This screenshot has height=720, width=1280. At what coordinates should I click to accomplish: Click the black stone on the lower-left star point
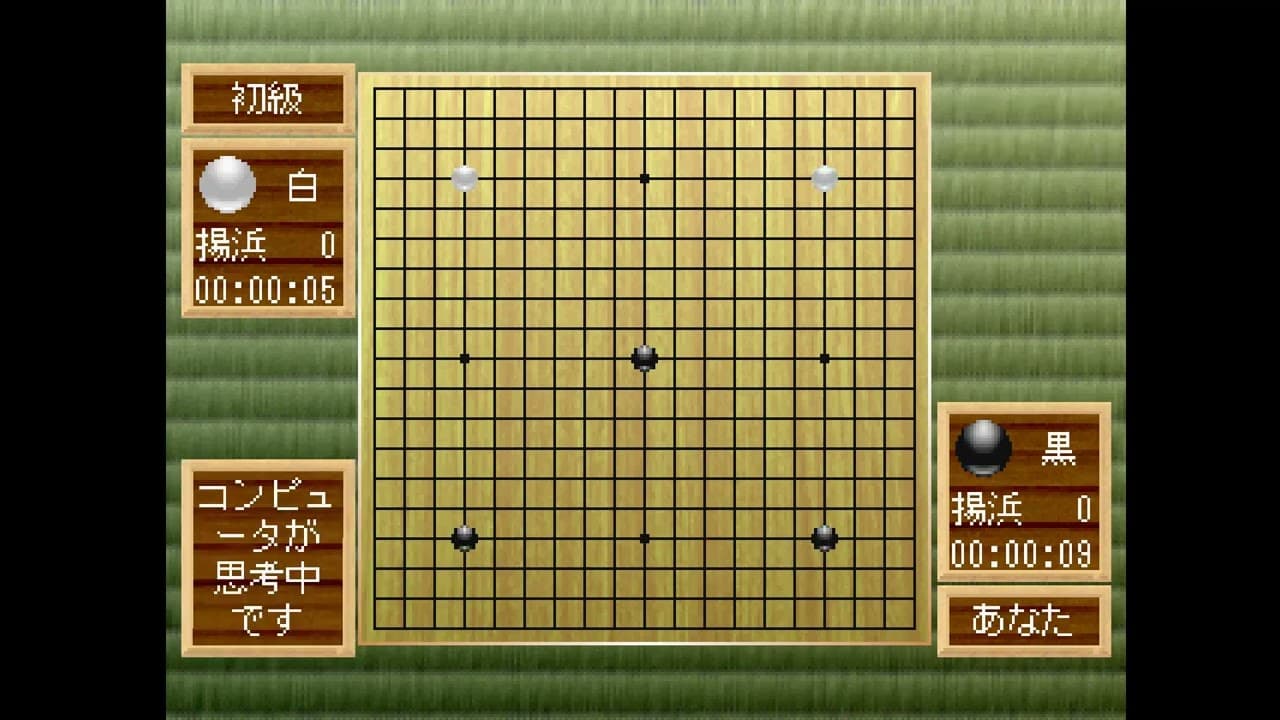click(464, 538)
